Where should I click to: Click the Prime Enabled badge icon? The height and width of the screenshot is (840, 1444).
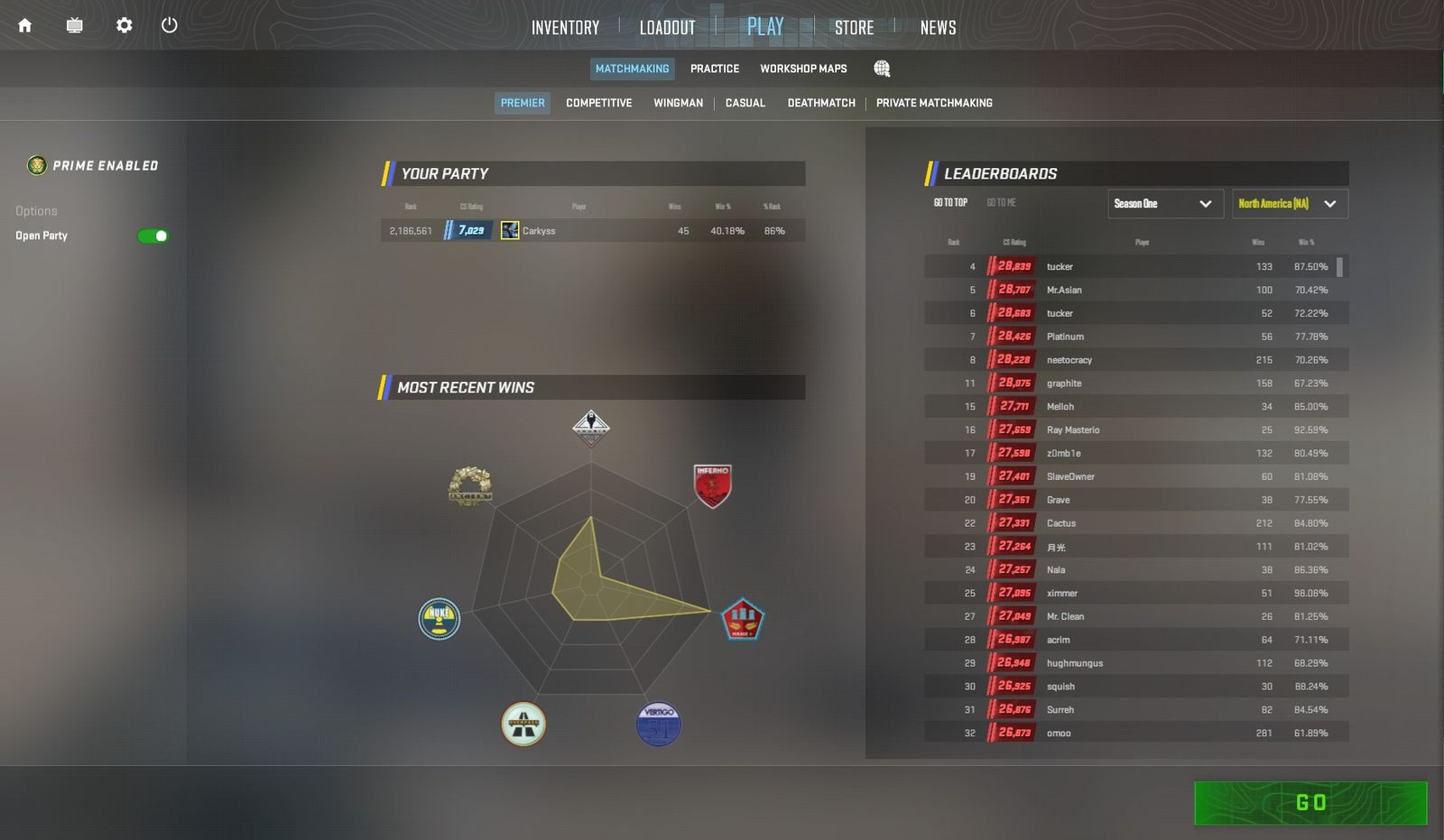coord(37,165)
